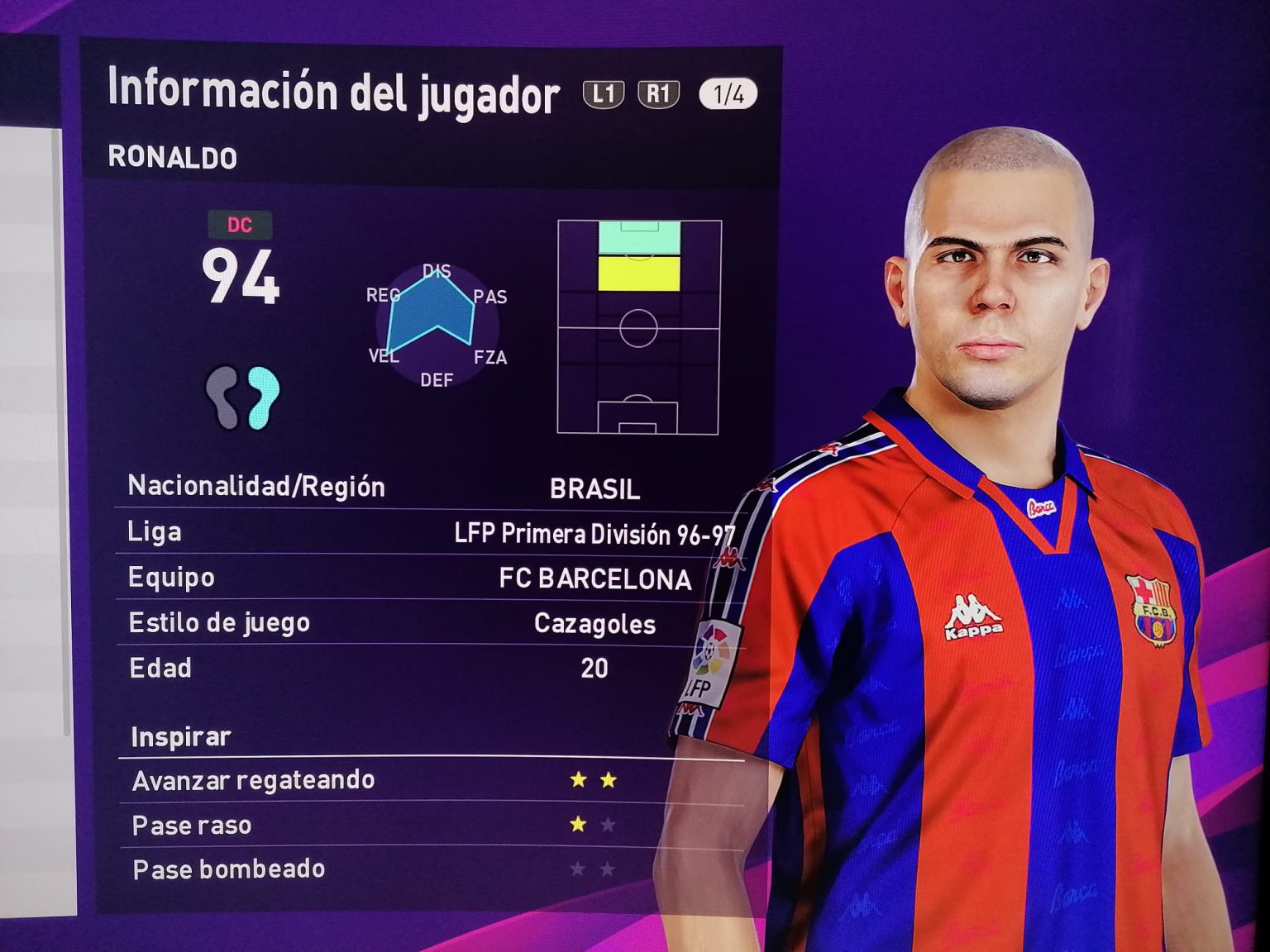Select the Nacionalidad/Región row
1270x952 pixels.
[430, 488]
